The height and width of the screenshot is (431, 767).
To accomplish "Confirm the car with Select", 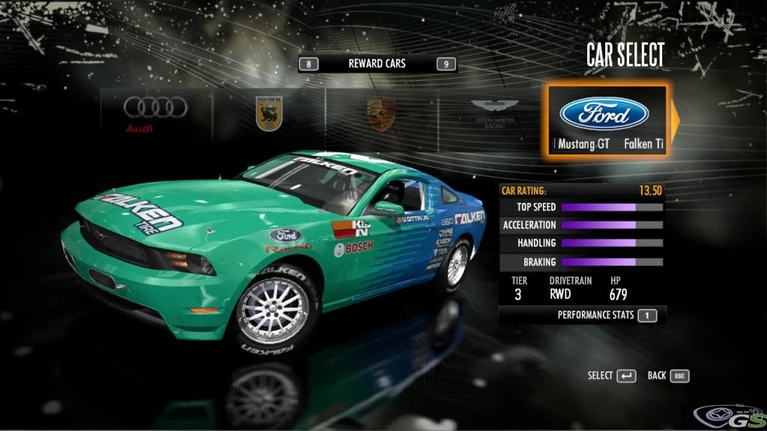I will [612, 376].
